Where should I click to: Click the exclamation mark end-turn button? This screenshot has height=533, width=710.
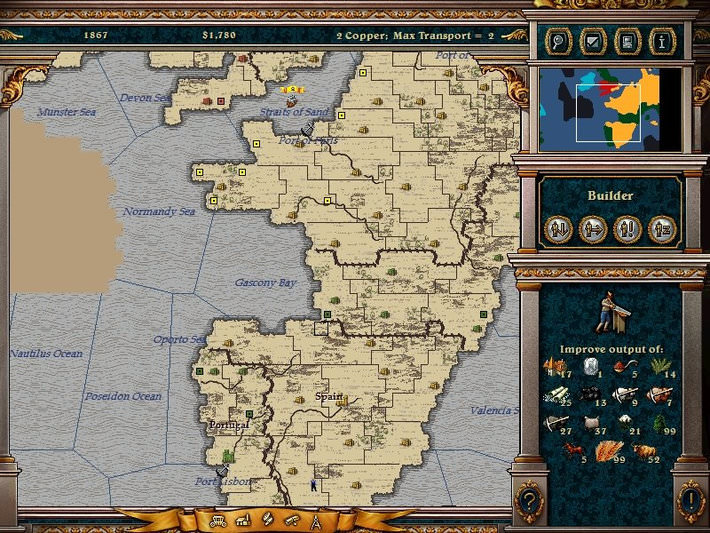(690, 497)
